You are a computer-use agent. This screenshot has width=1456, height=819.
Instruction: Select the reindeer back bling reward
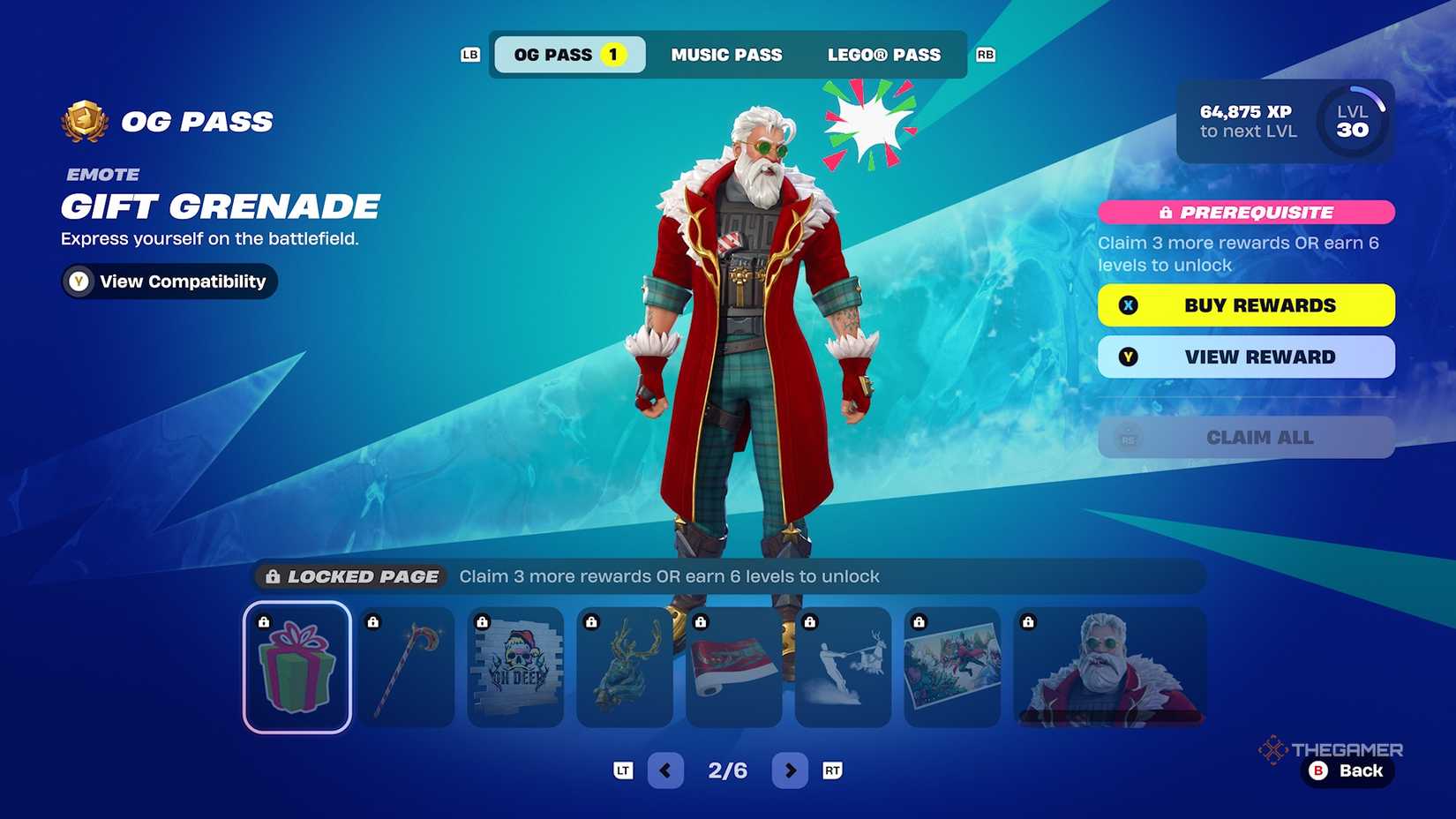(x=625, y=668)
